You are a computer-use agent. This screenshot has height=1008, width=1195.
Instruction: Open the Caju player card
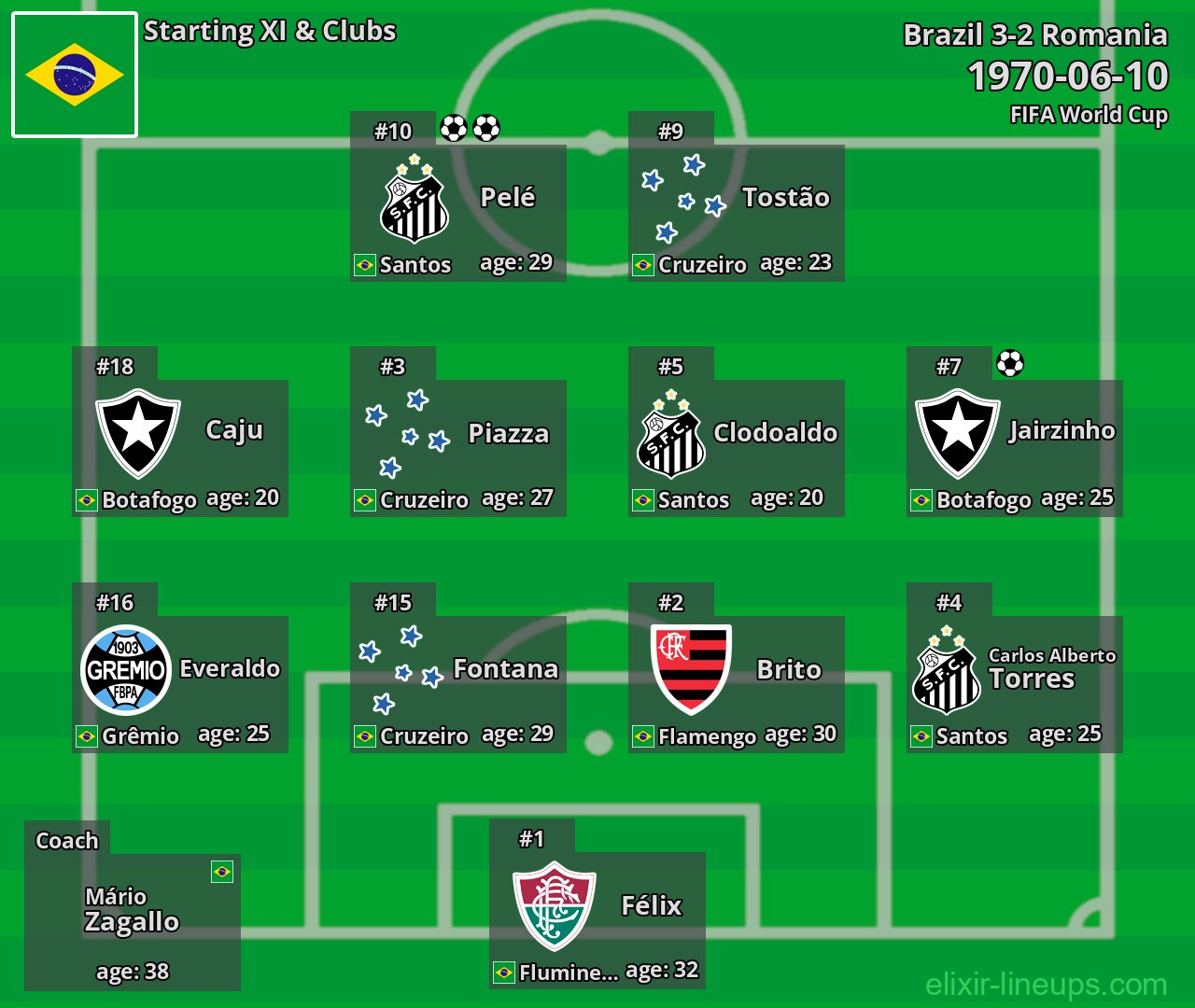pos(180,448)
